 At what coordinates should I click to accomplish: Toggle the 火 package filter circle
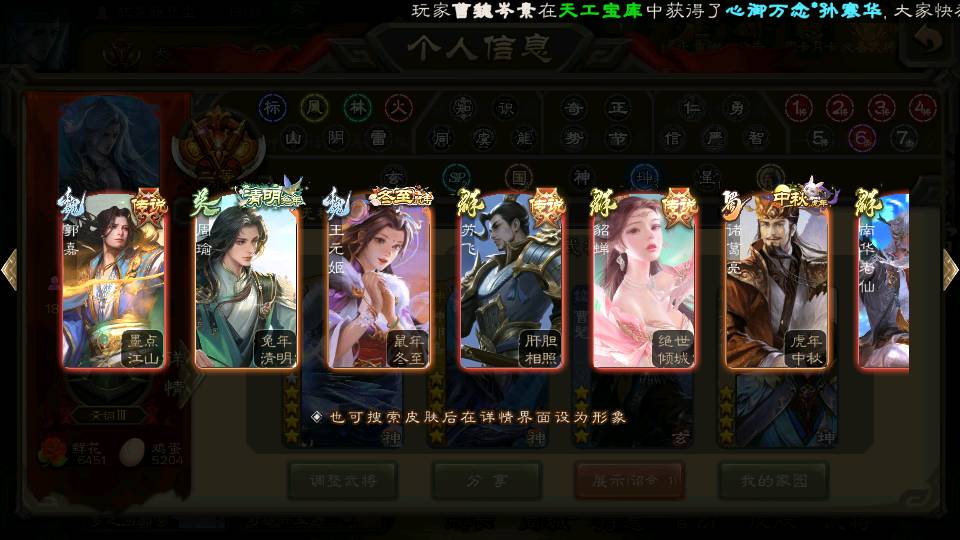tap(399, 107)
